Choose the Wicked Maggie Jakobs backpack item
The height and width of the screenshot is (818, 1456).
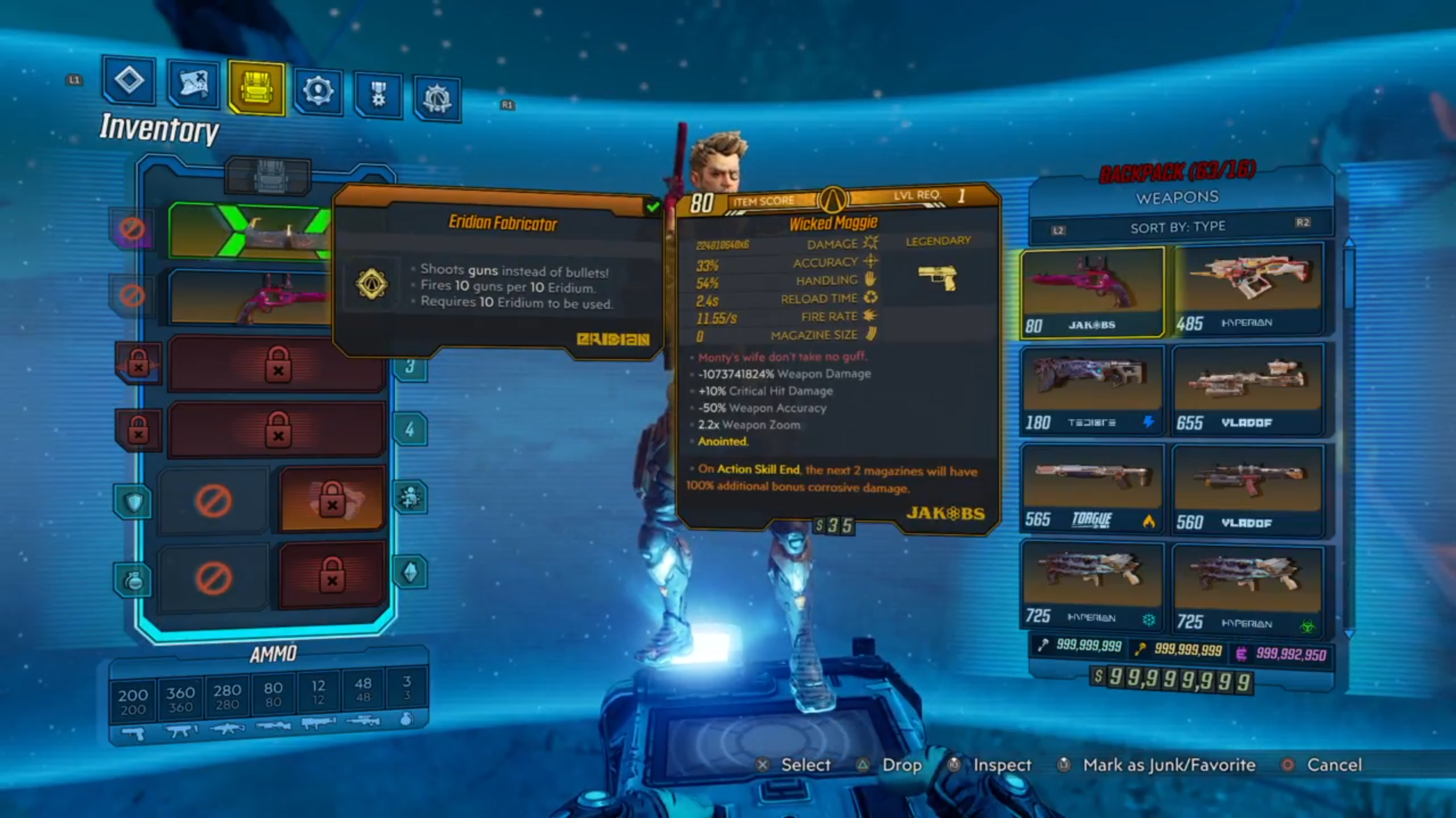pyautogui.click(x=1091, y=292)
